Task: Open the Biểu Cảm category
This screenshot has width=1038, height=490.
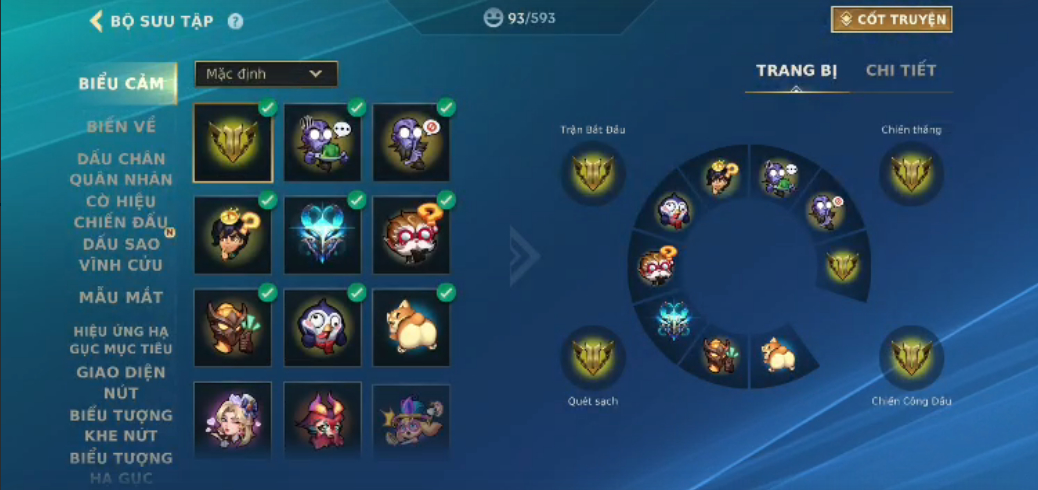Action: 121,84
